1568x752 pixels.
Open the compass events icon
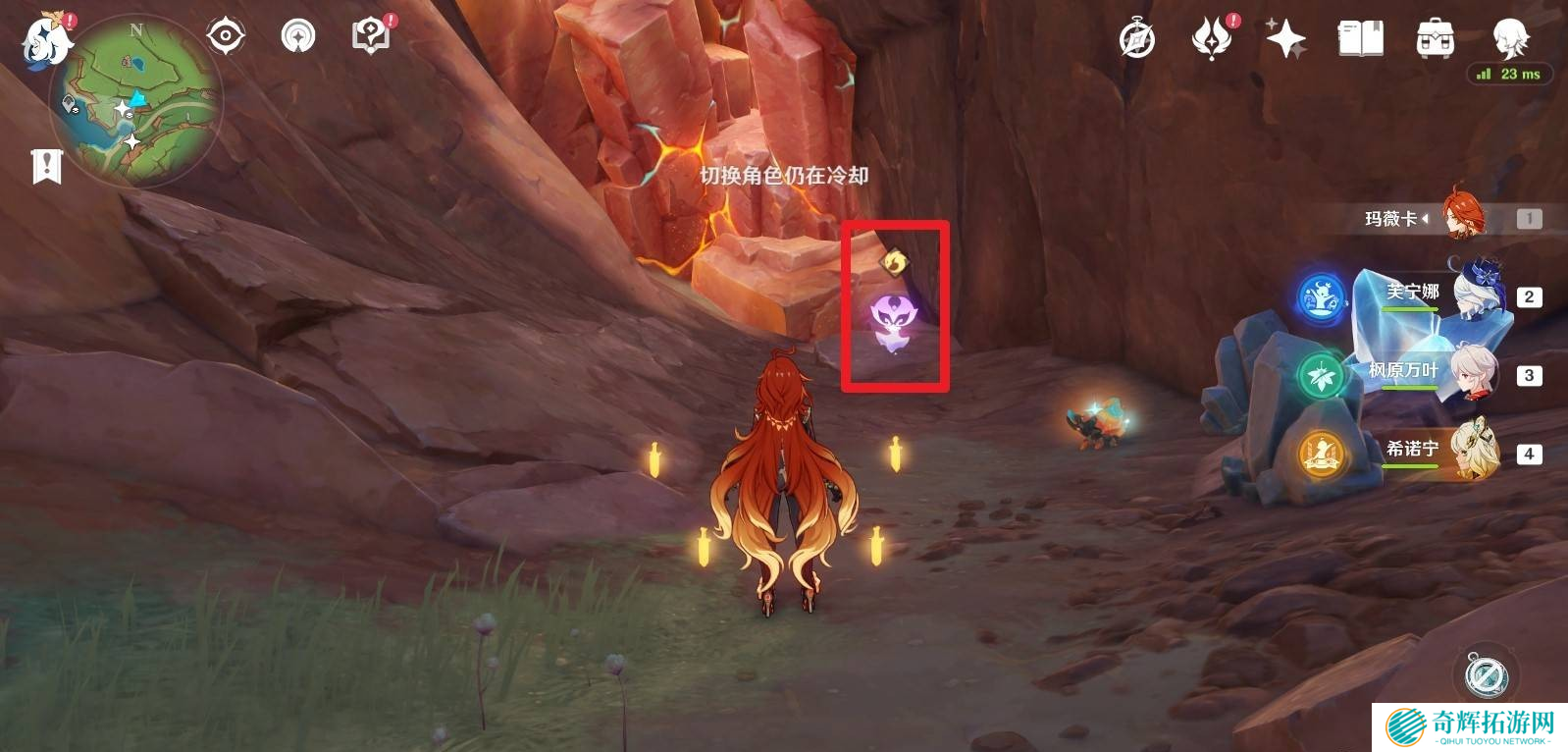pos(1137,39)
